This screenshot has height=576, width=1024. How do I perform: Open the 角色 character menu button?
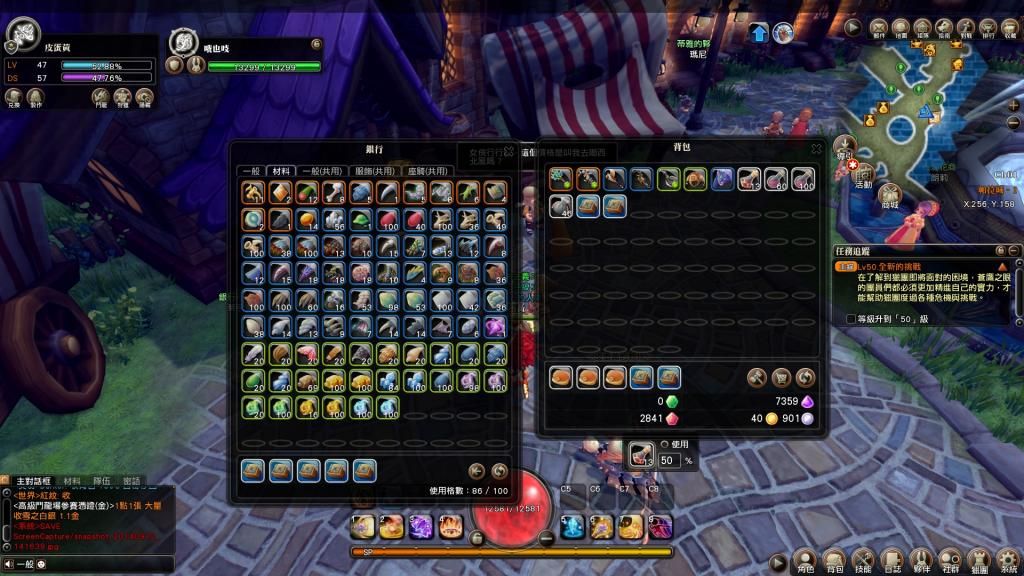point(805,560)
